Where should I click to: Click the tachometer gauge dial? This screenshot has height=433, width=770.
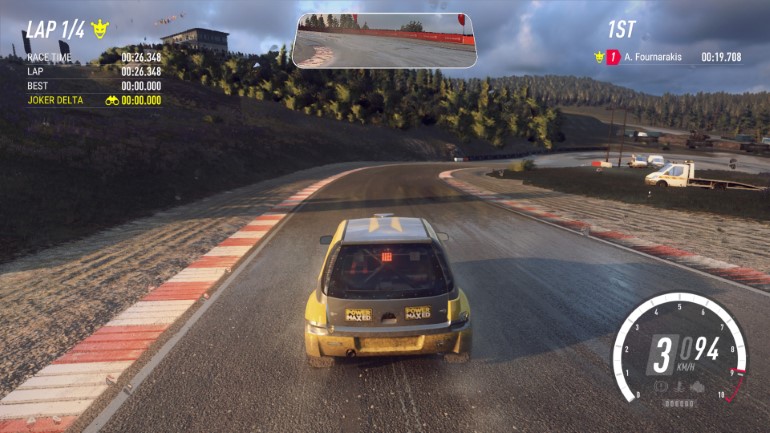tap(680, 350)
